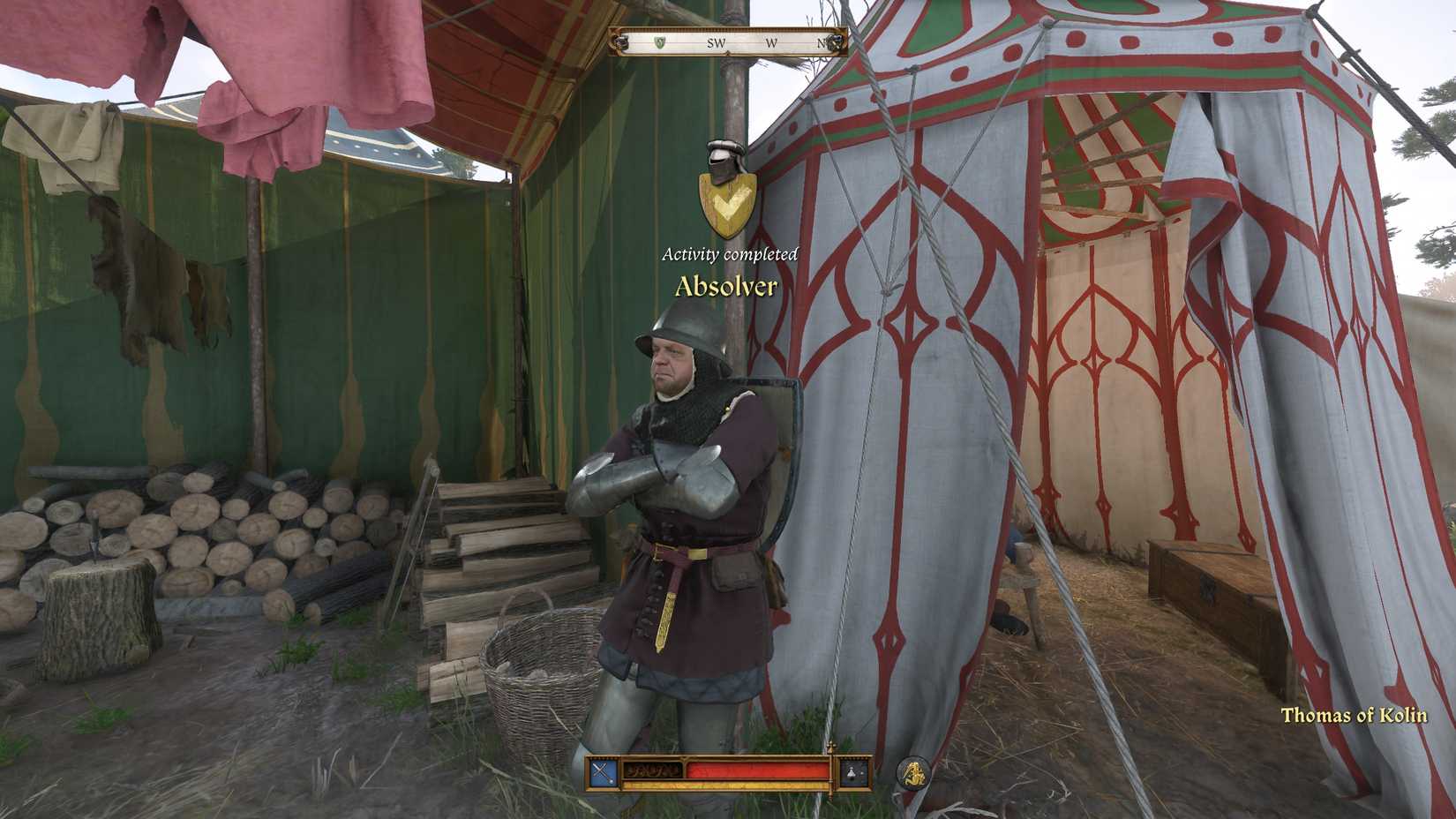Click the right compass end ornament
The width and height of the screenshot is (1456, 819).
coord(836,41)
